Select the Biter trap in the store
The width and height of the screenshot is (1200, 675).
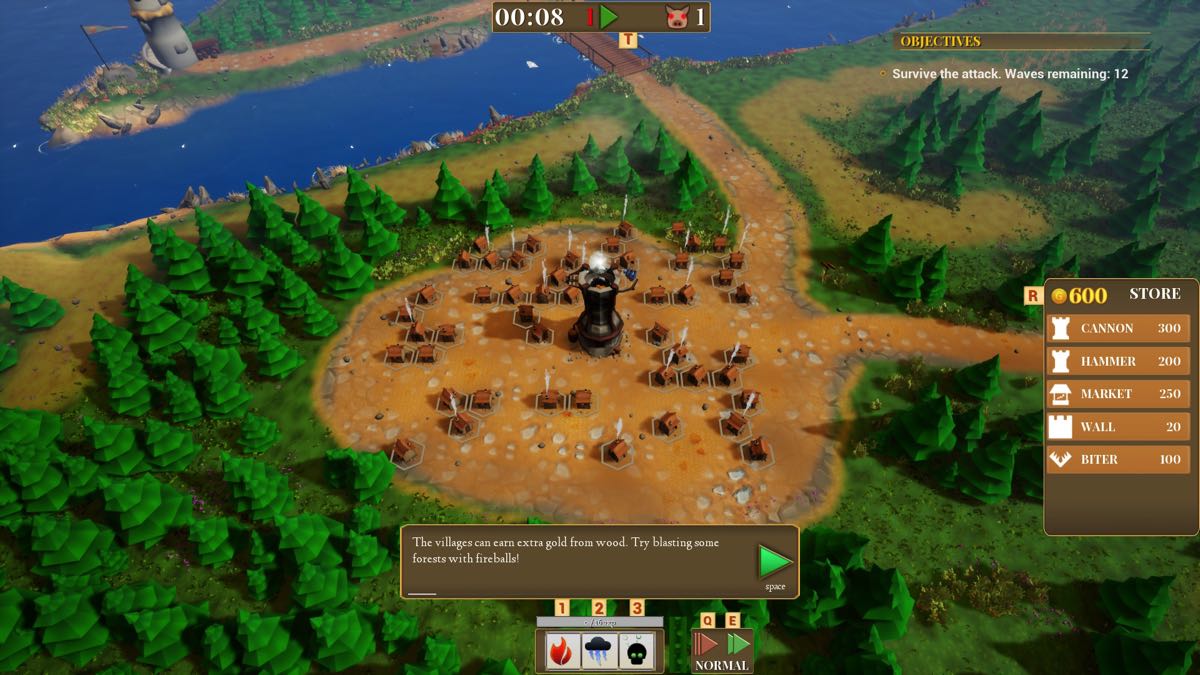1118,460
